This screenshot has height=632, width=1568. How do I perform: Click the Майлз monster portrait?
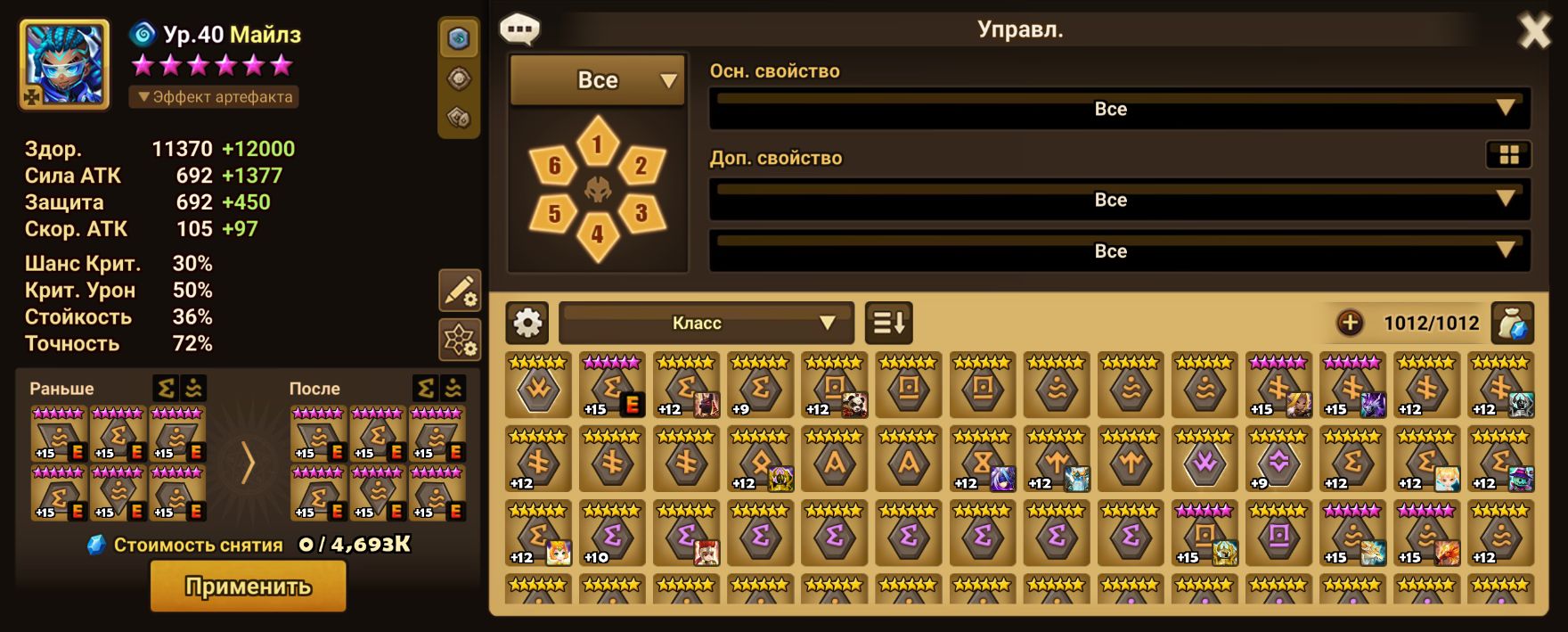tap(64, 64)
